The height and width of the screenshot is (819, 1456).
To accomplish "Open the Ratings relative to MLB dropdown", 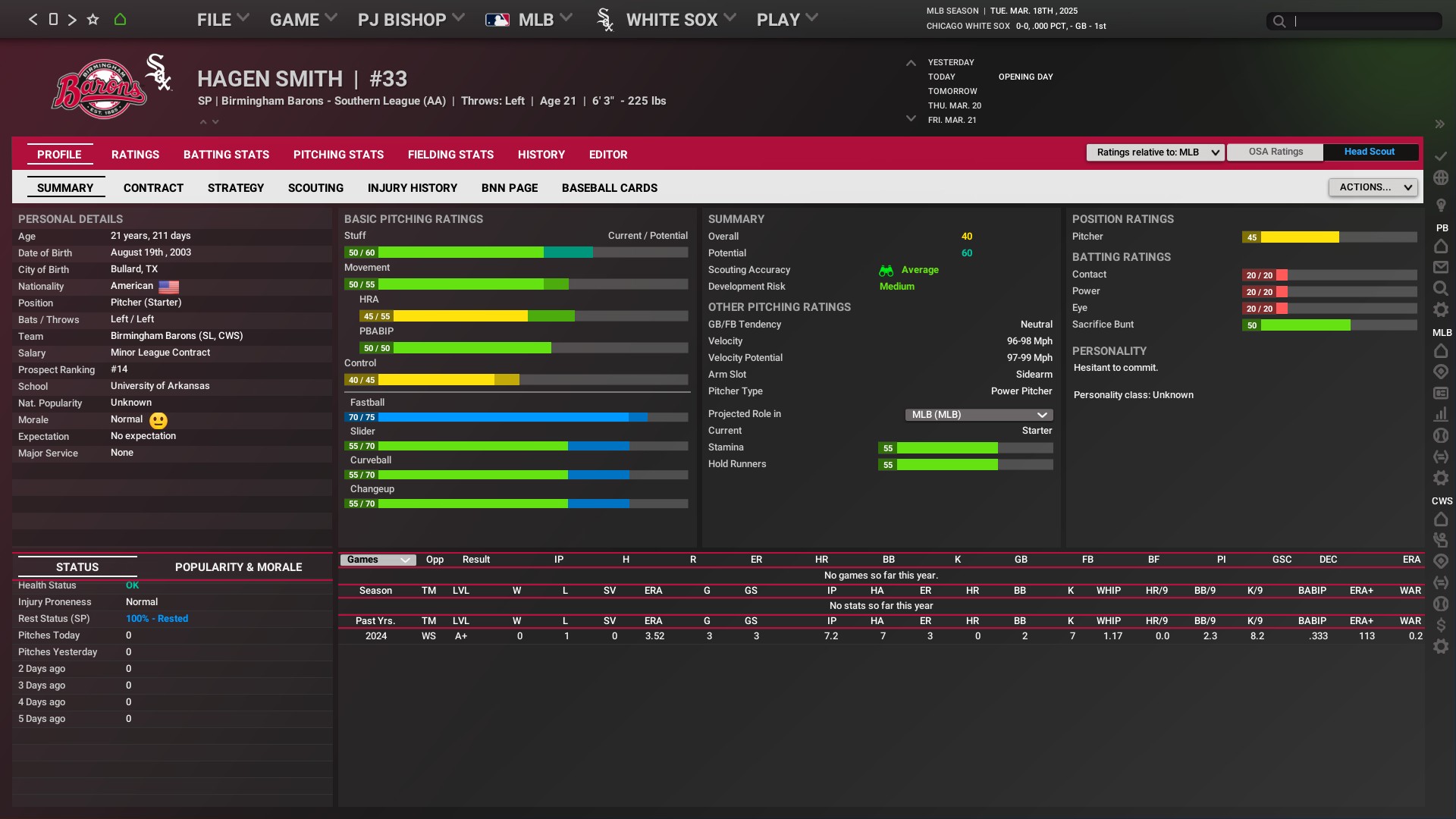I will pos(1155,152).
